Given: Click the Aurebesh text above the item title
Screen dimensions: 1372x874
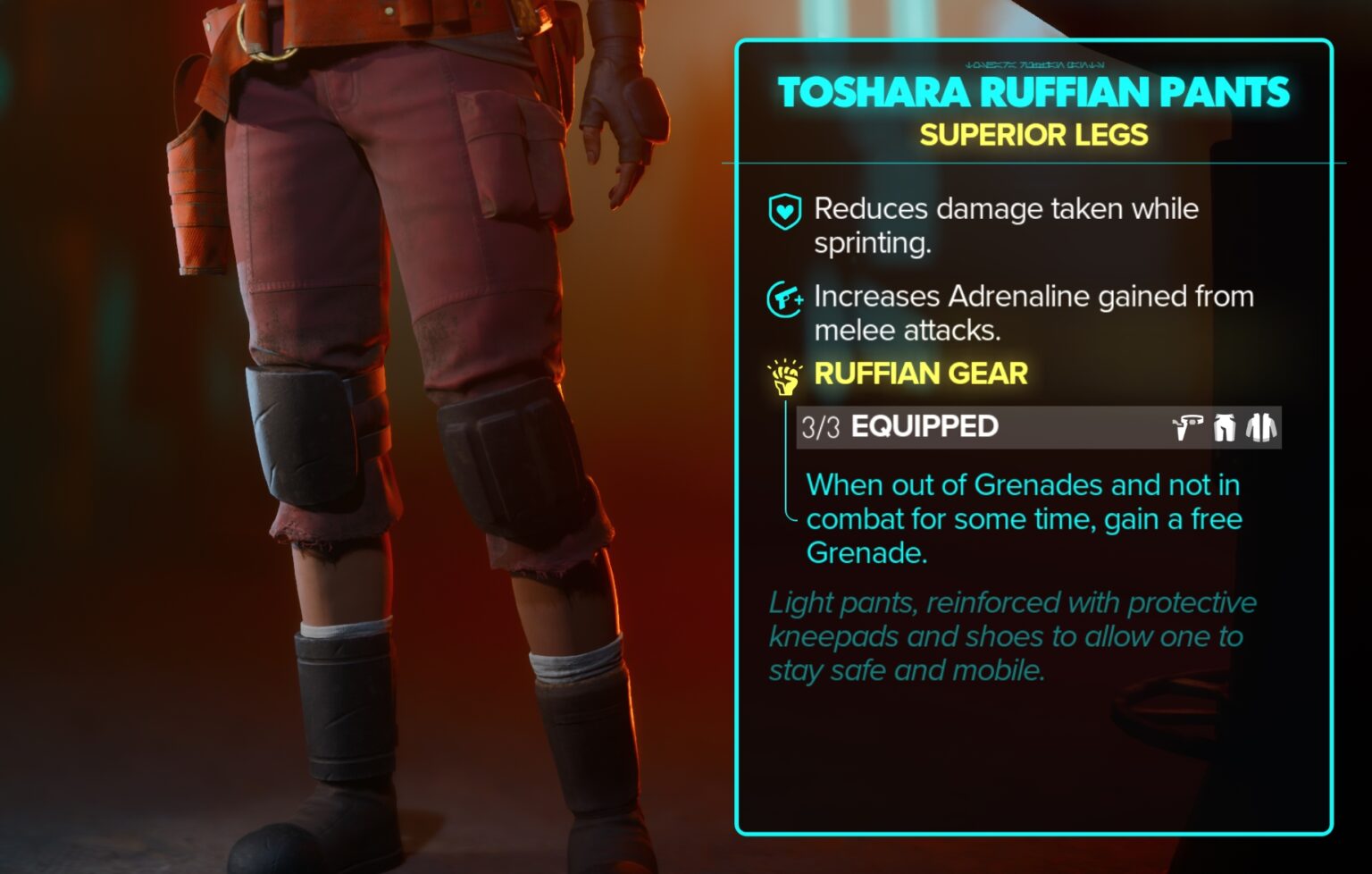Looking at the screenshot, I should coord(1036,63).
